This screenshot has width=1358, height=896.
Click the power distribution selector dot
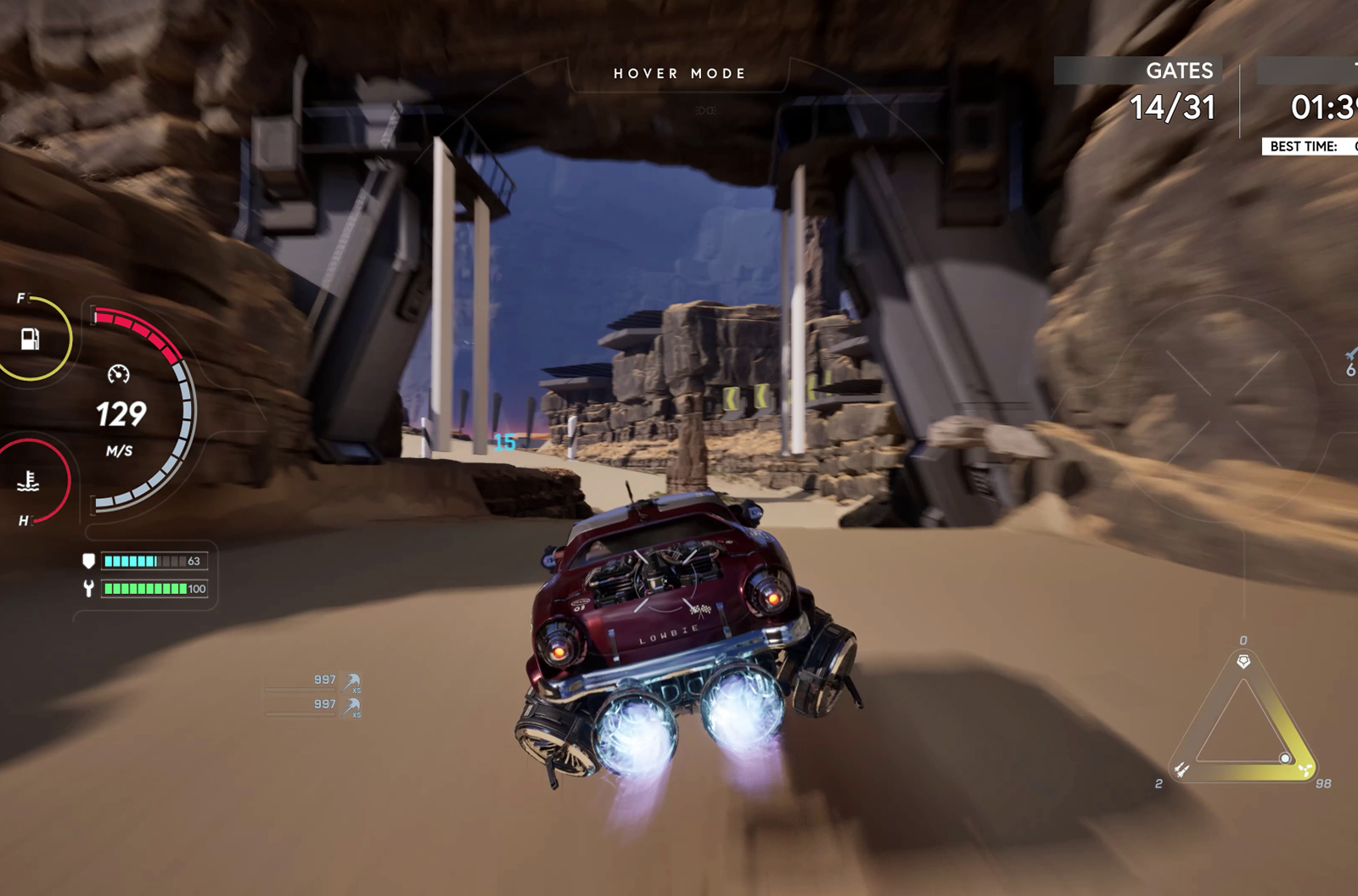click(x=1285, y=758)
